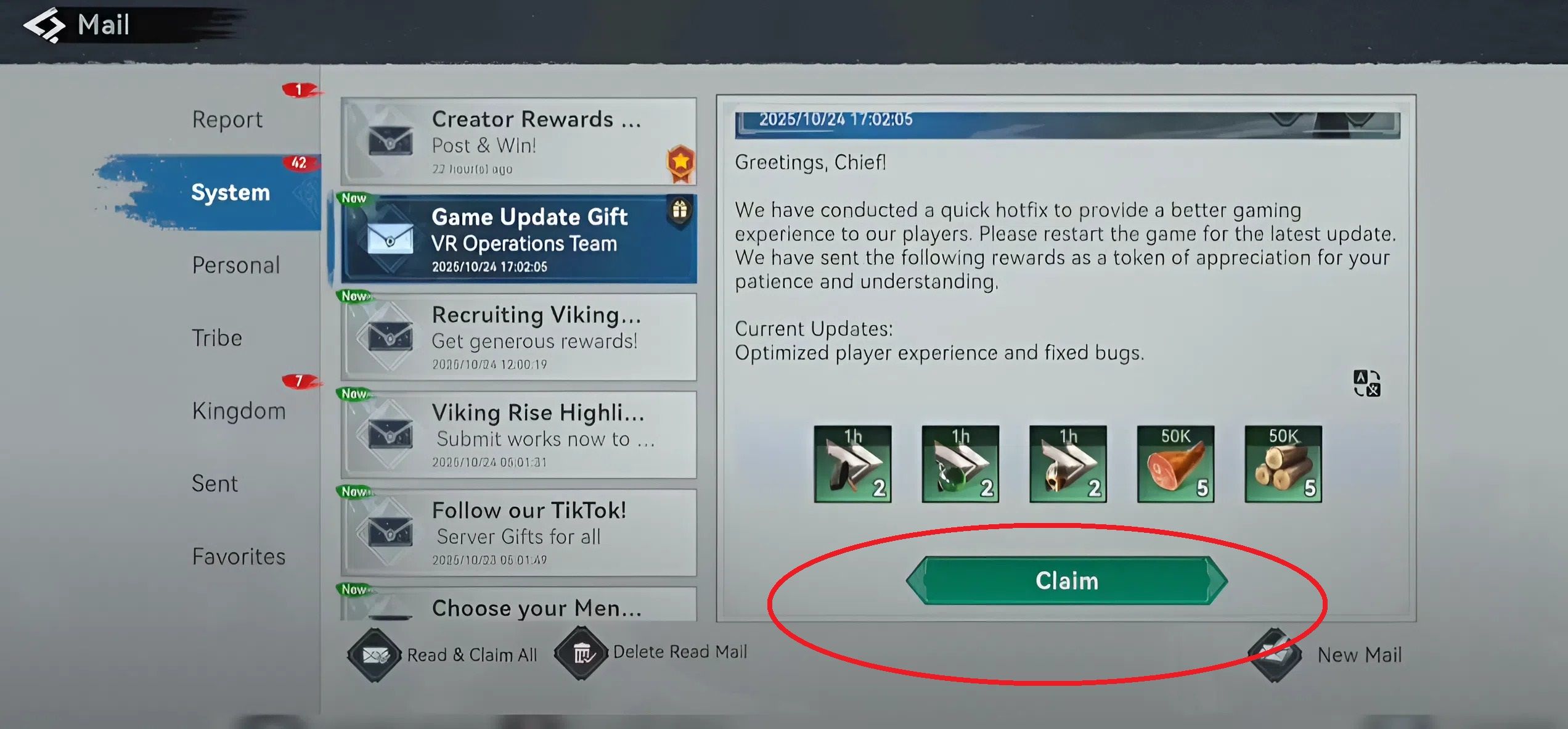Viewport: 1568px width, 729px height.
Task: Open the Viking Rise Highlights mail
Action: (520, 434)
